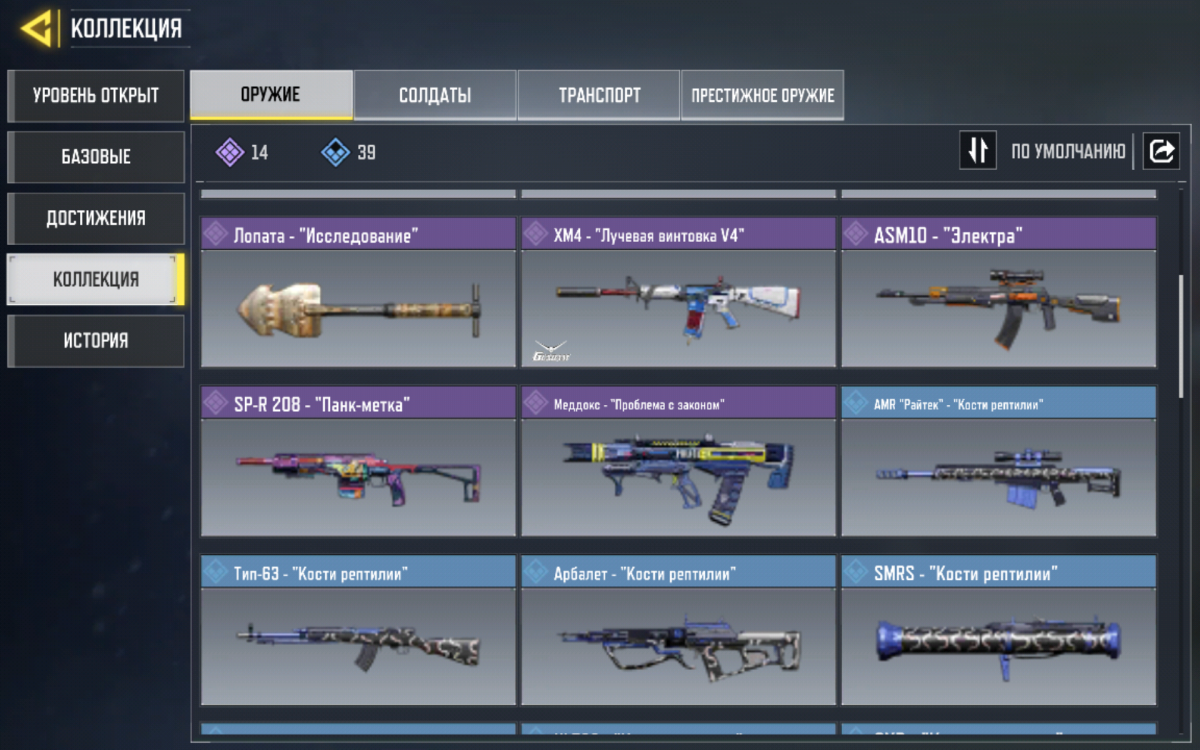Share the collection with the export icon

pyautogui.click(x=1162, y=151)
